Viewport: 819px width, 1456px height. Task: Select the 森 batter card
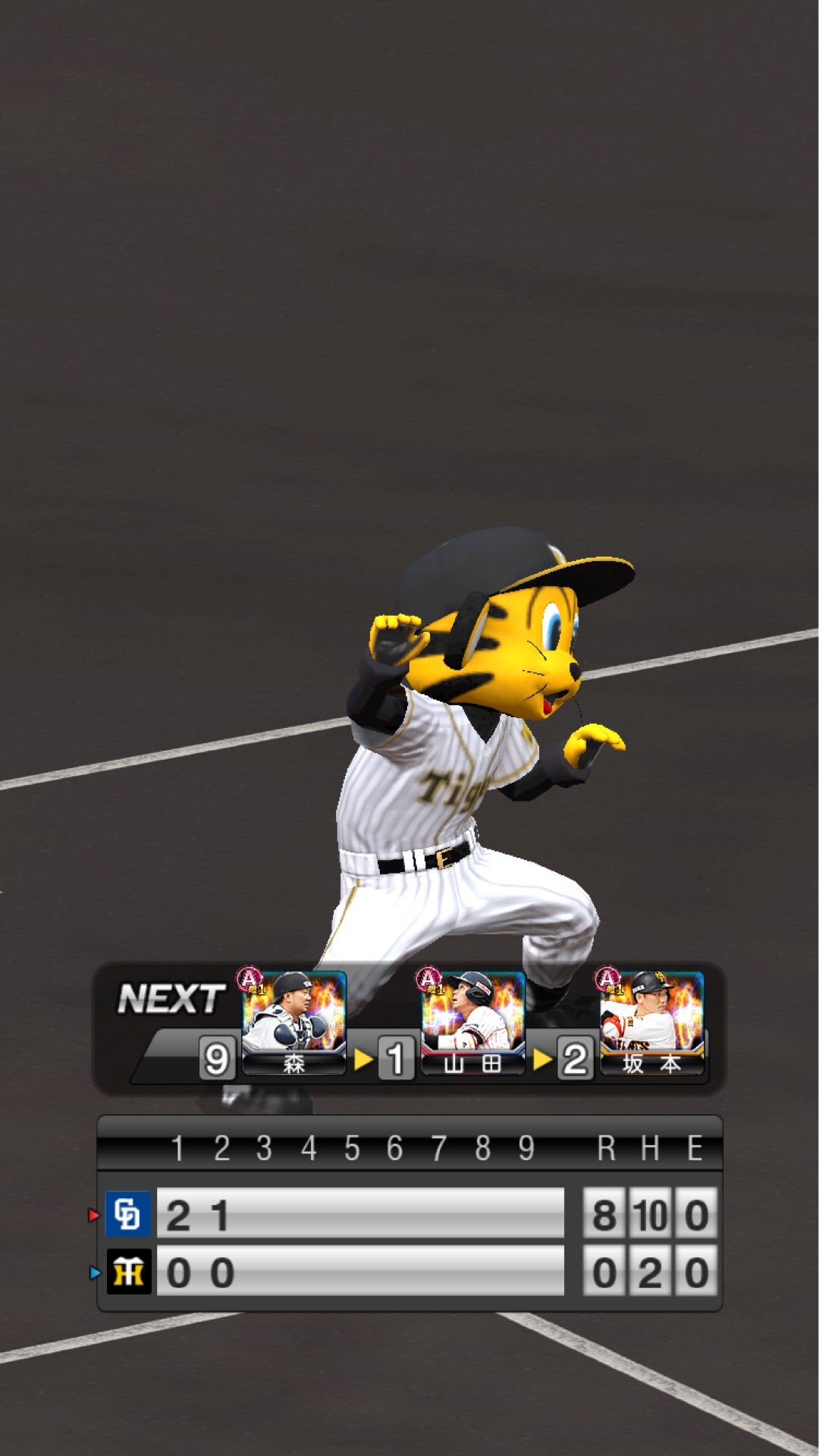click(x=293, y=1020)
